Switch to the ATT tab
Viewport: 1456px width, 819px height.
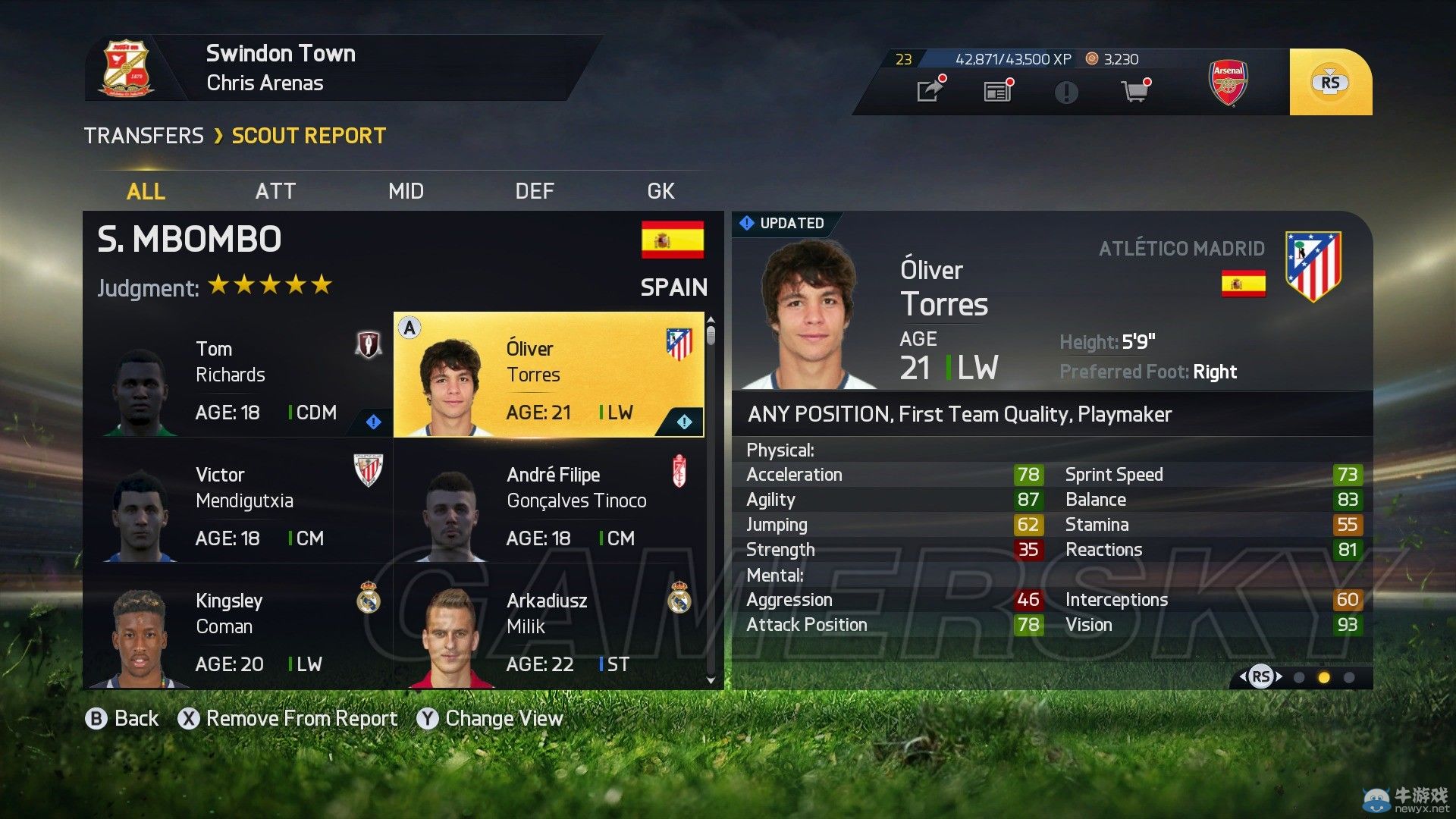275,191
